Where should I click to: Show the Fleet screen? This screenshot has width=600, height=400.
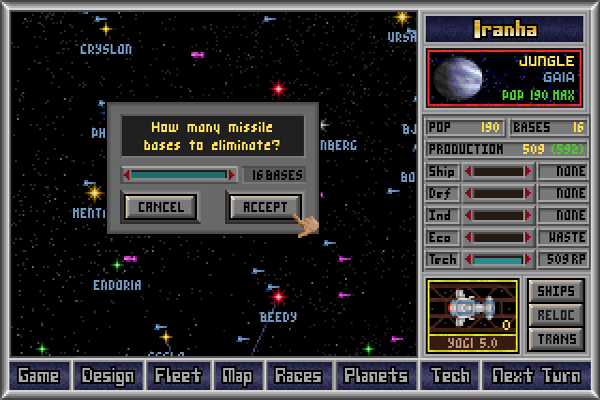tap(178, 376)
